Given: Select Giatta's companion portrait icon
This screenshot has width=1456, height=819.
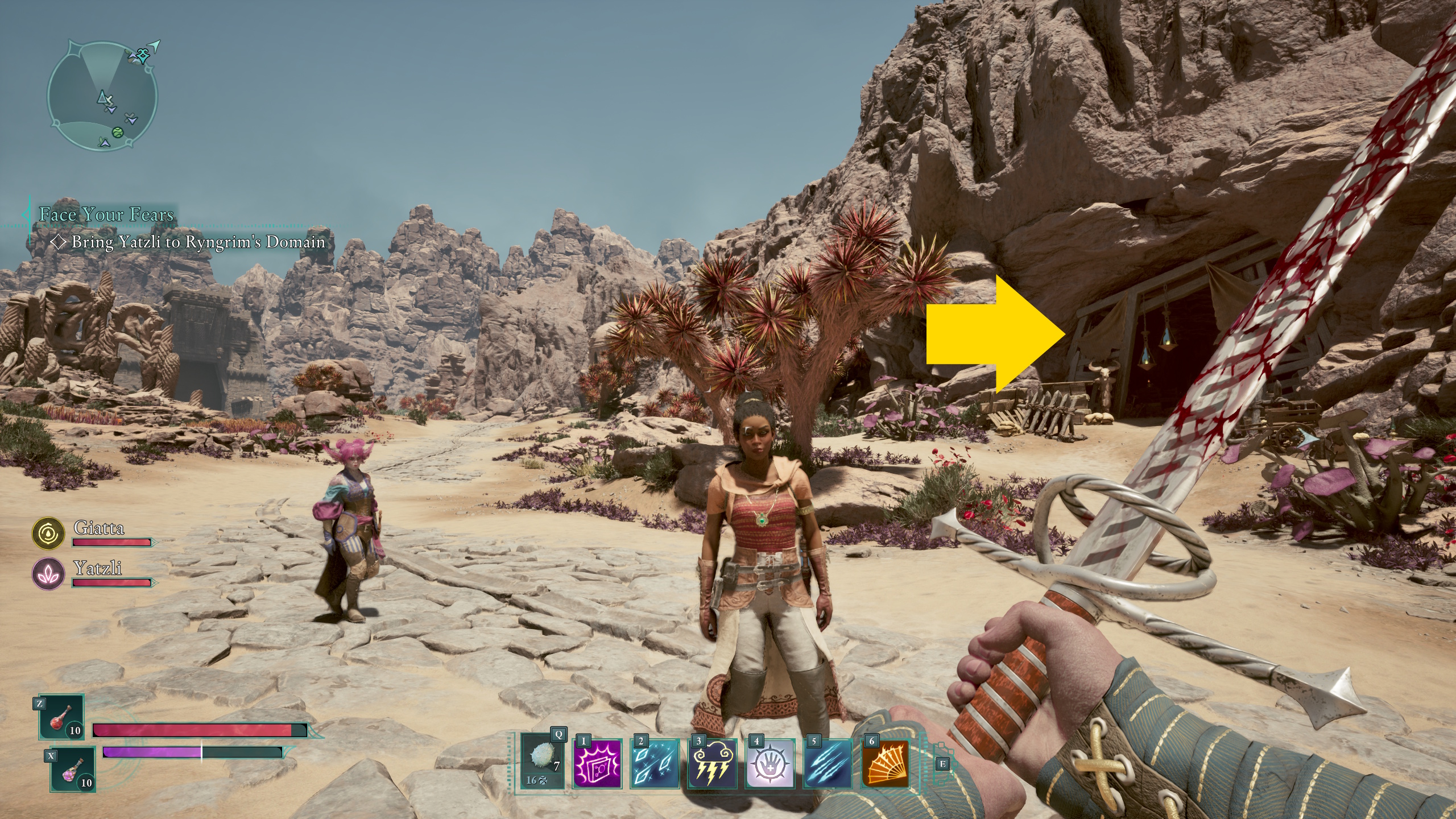Looking at the screenshot, I should coord(48,533).
